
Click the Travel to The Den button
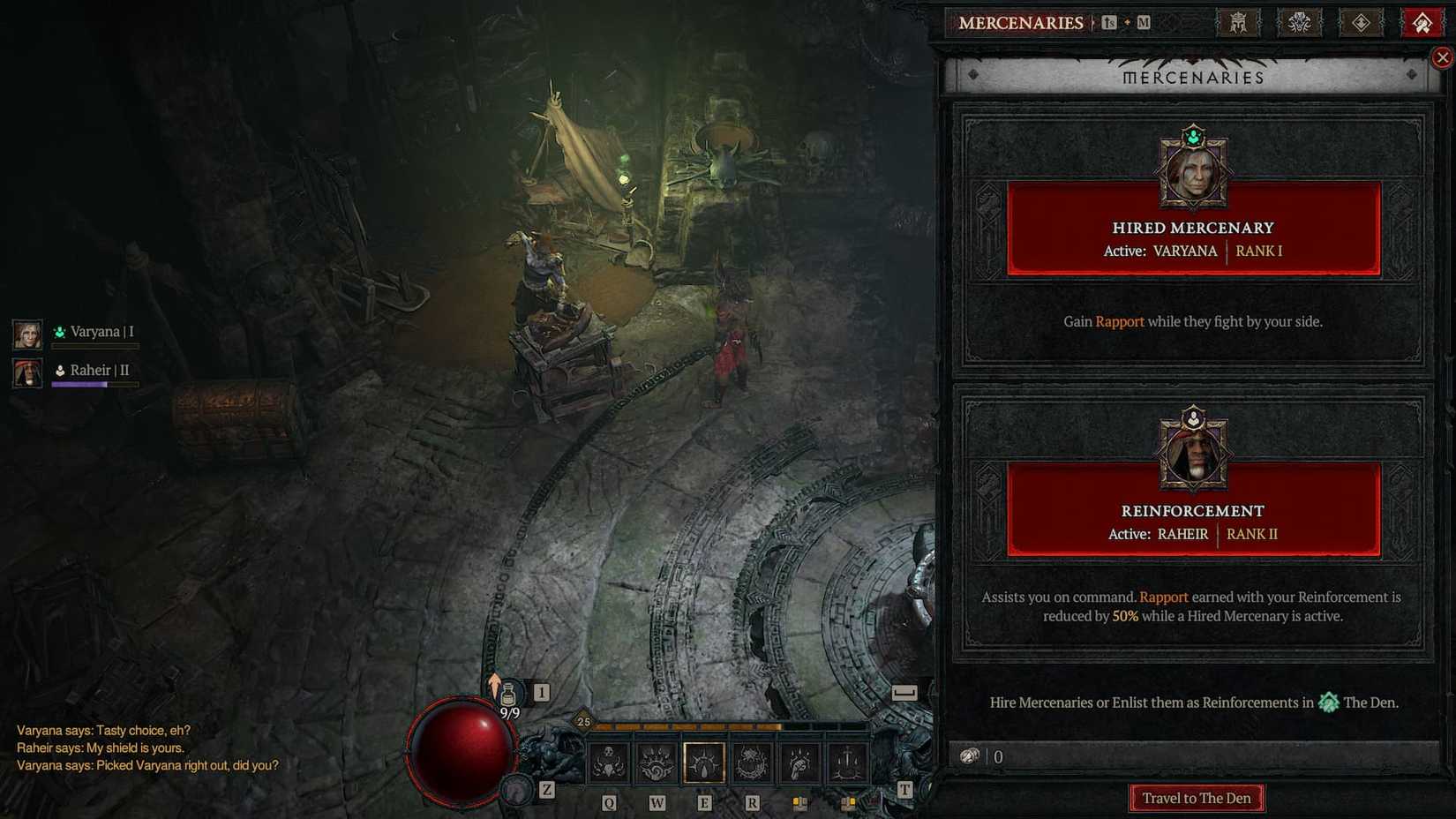pyautogui.click(x=1196, y=798)
